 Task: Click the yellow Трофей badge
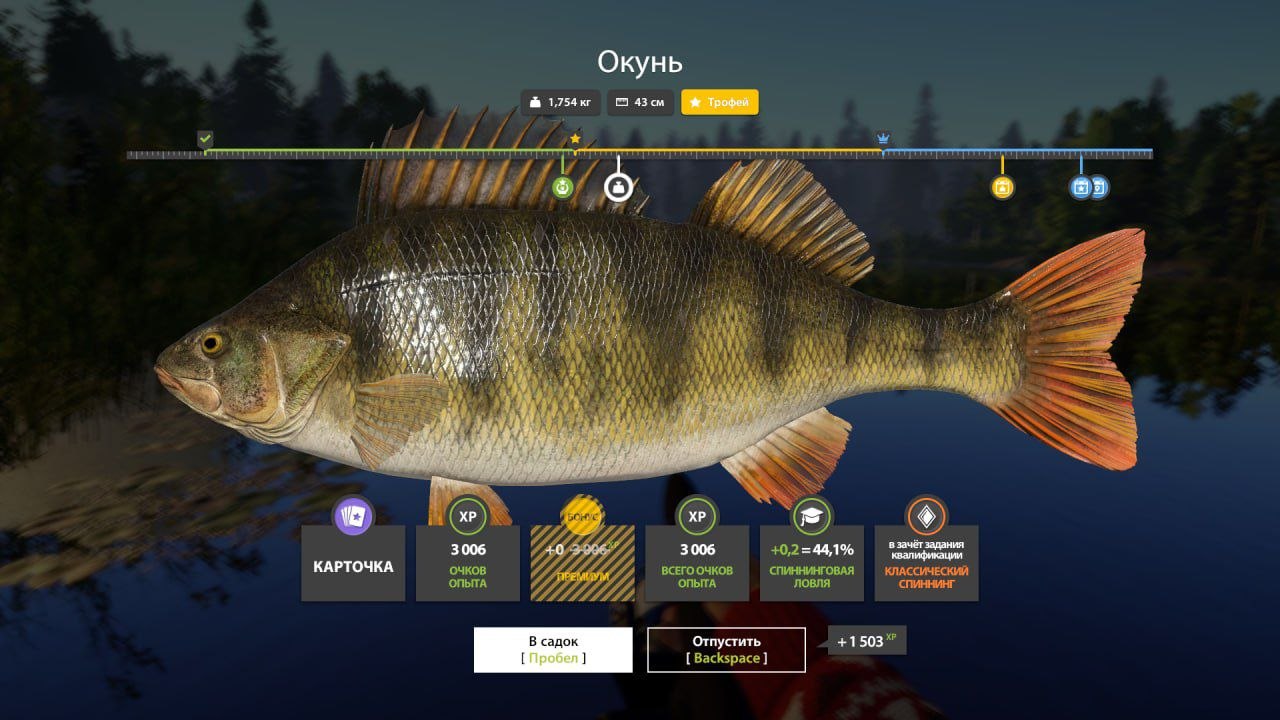tap(720, 102)
